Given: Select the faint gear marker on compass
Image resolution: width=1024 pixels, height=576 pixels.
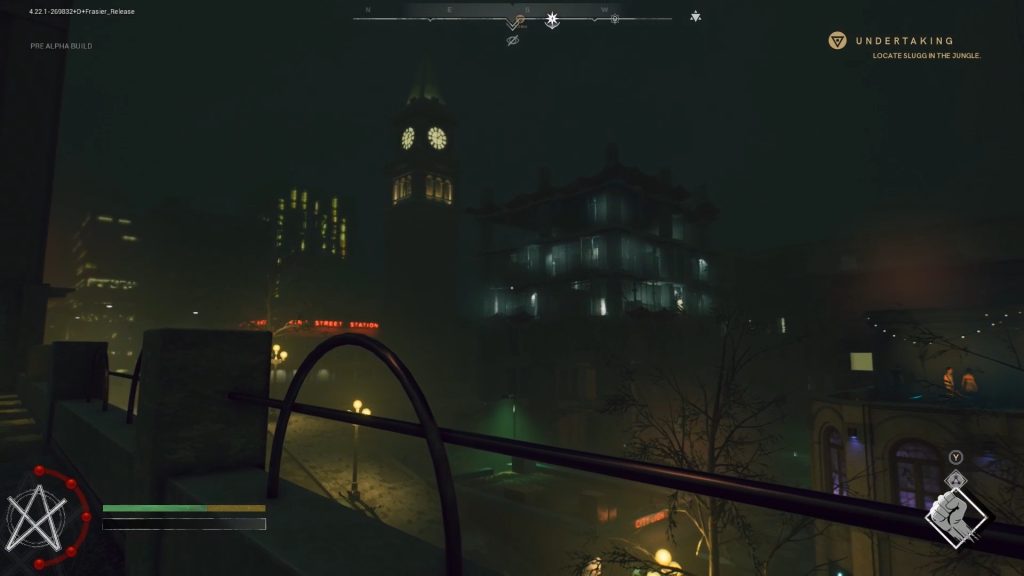Looking at the screenshot, I should pos(615,19).
